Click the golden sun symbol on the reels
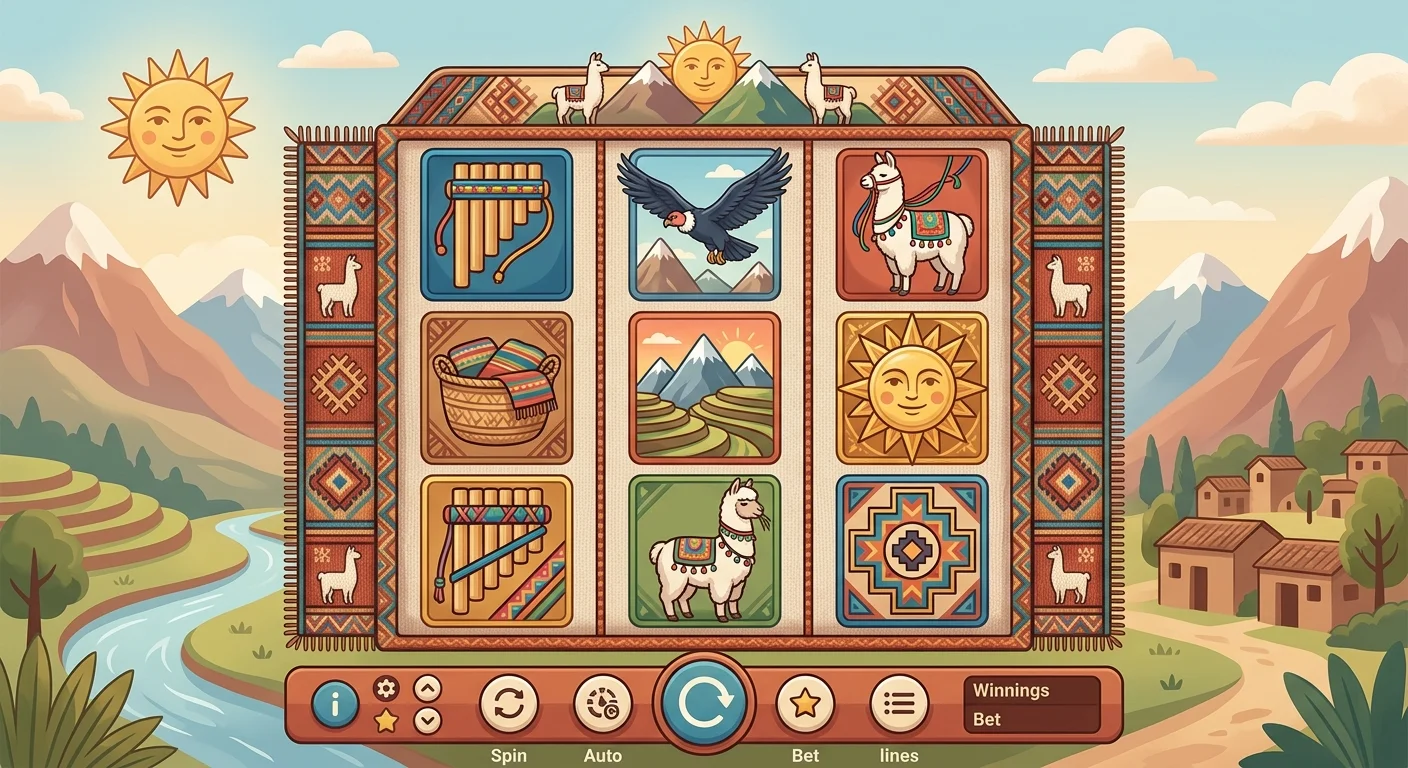The width and height of the screenshot is (1408, 768). [x=912, y=388]
